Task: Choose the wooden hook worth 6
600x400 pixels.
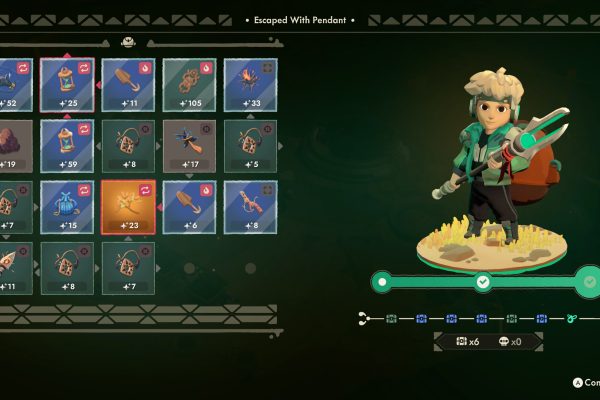Action: 189,206
